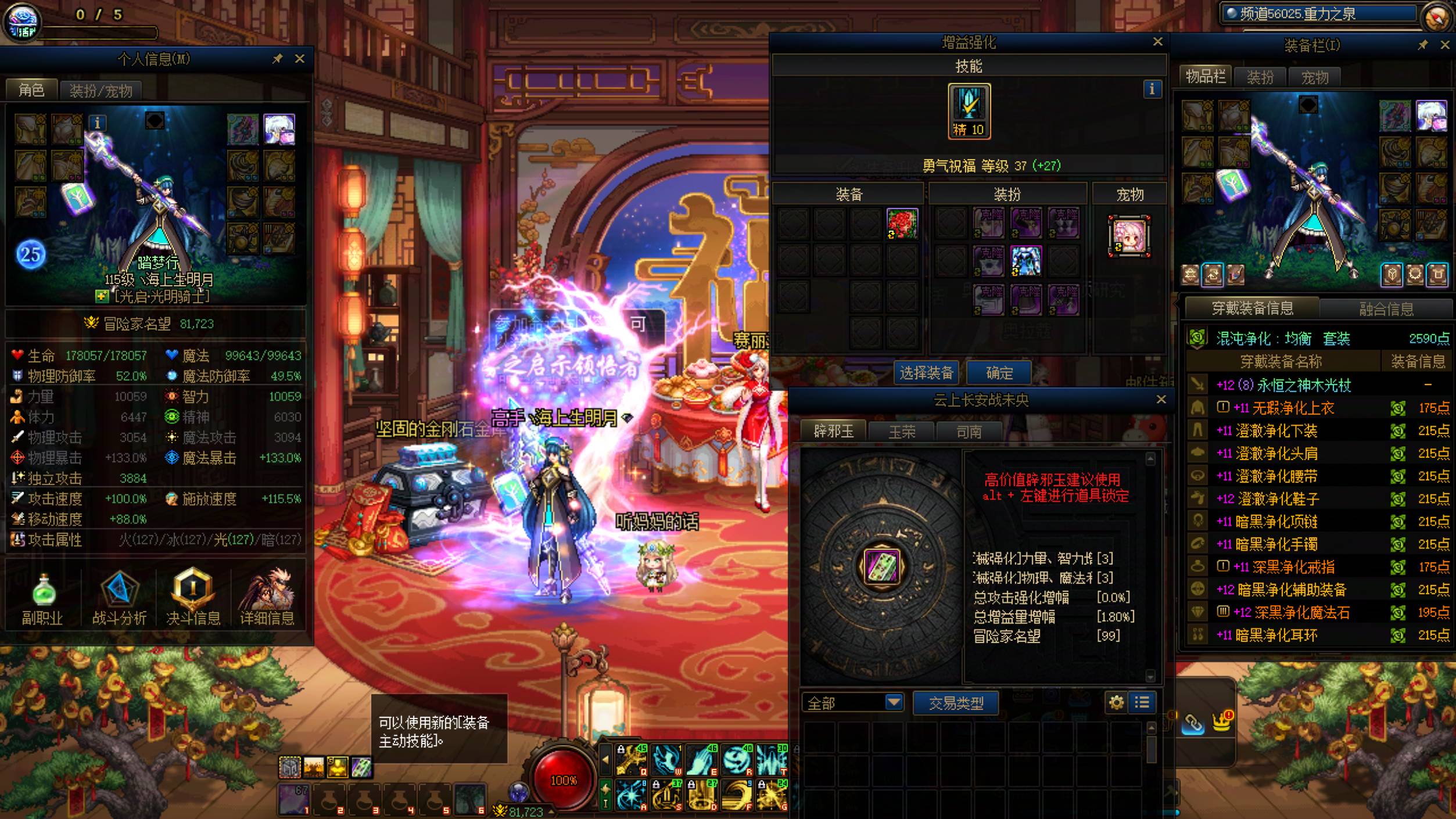Confirm with the 确定 button
The image size is (1456, 819).
[999, 373]
